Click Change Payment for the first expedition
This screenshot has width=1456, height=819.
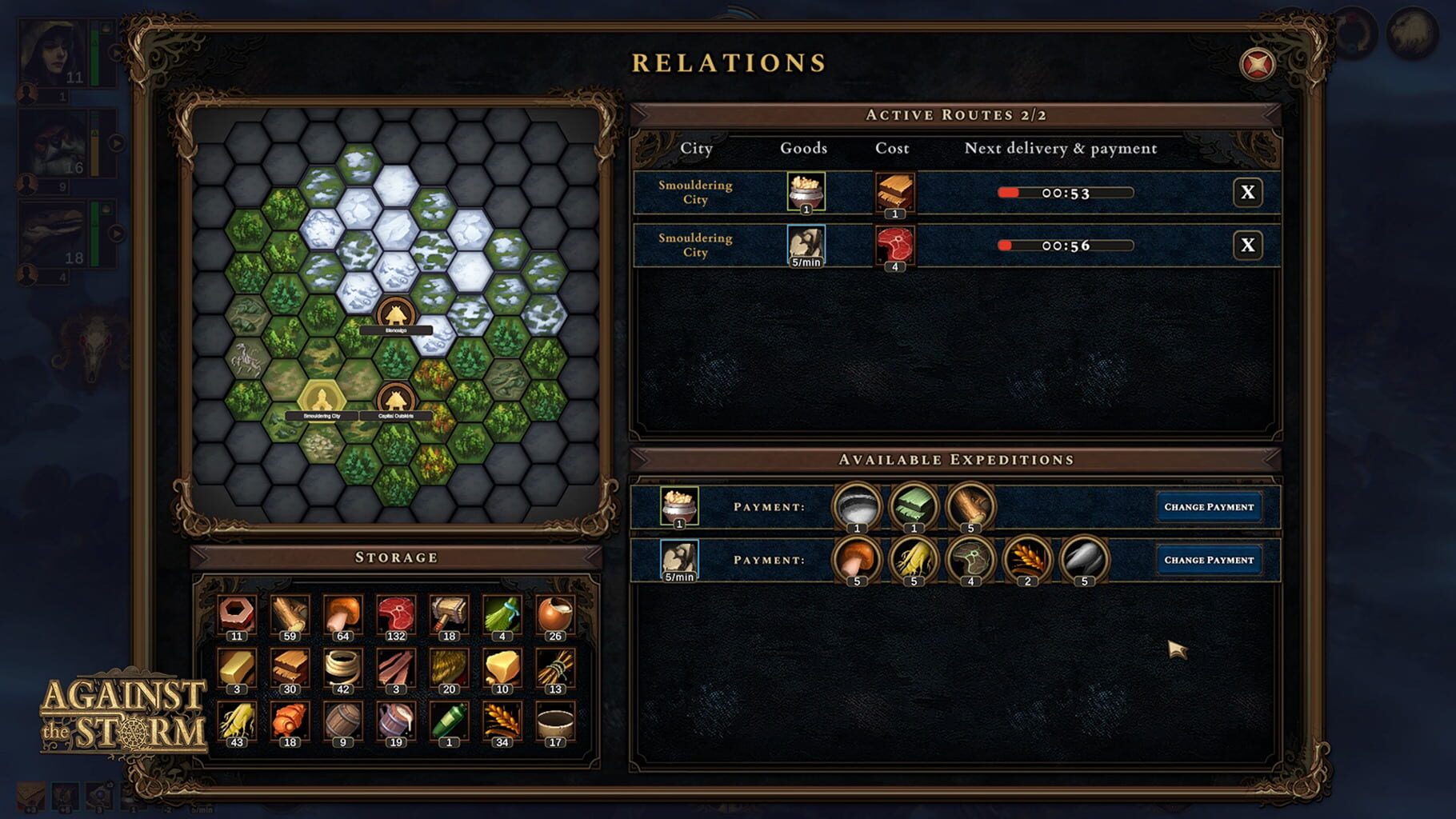1209,506
